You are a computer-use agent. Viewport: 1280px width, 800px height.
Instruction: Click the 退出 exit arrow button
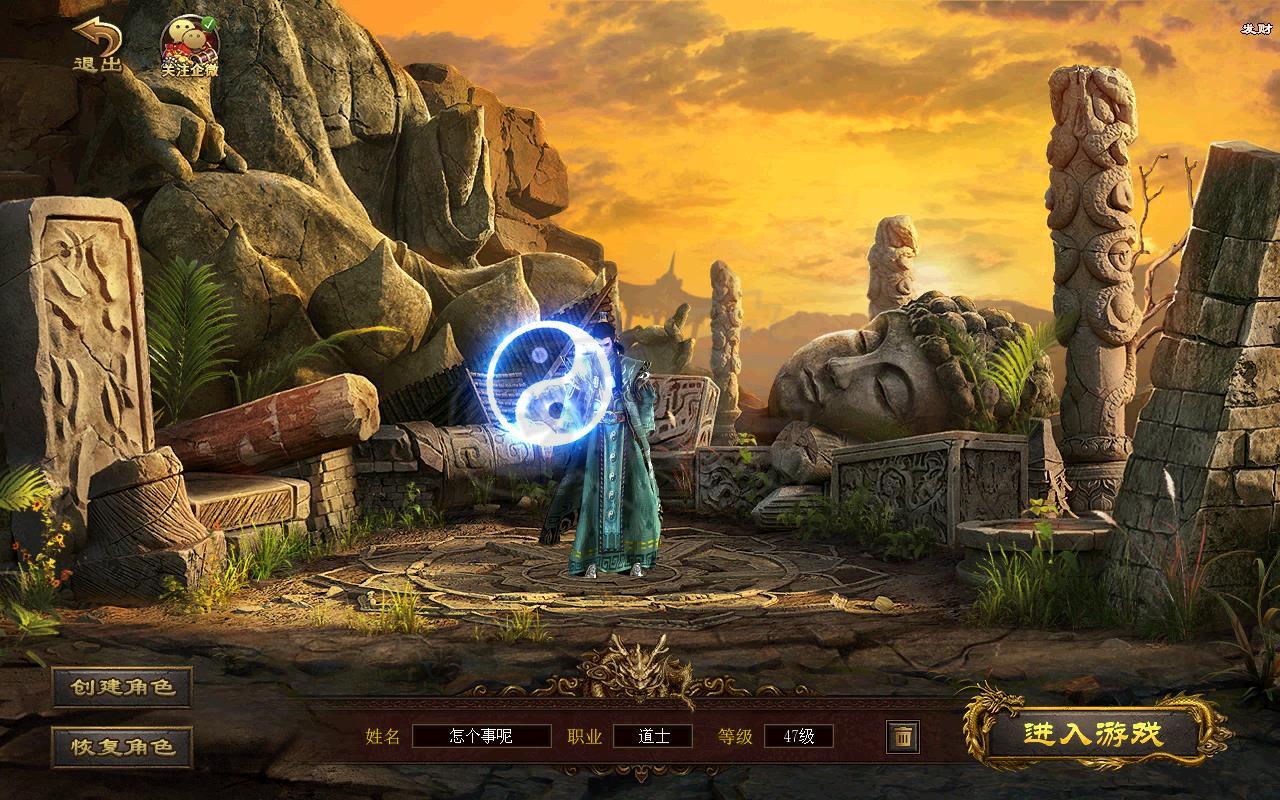click(x=96, y=45)
